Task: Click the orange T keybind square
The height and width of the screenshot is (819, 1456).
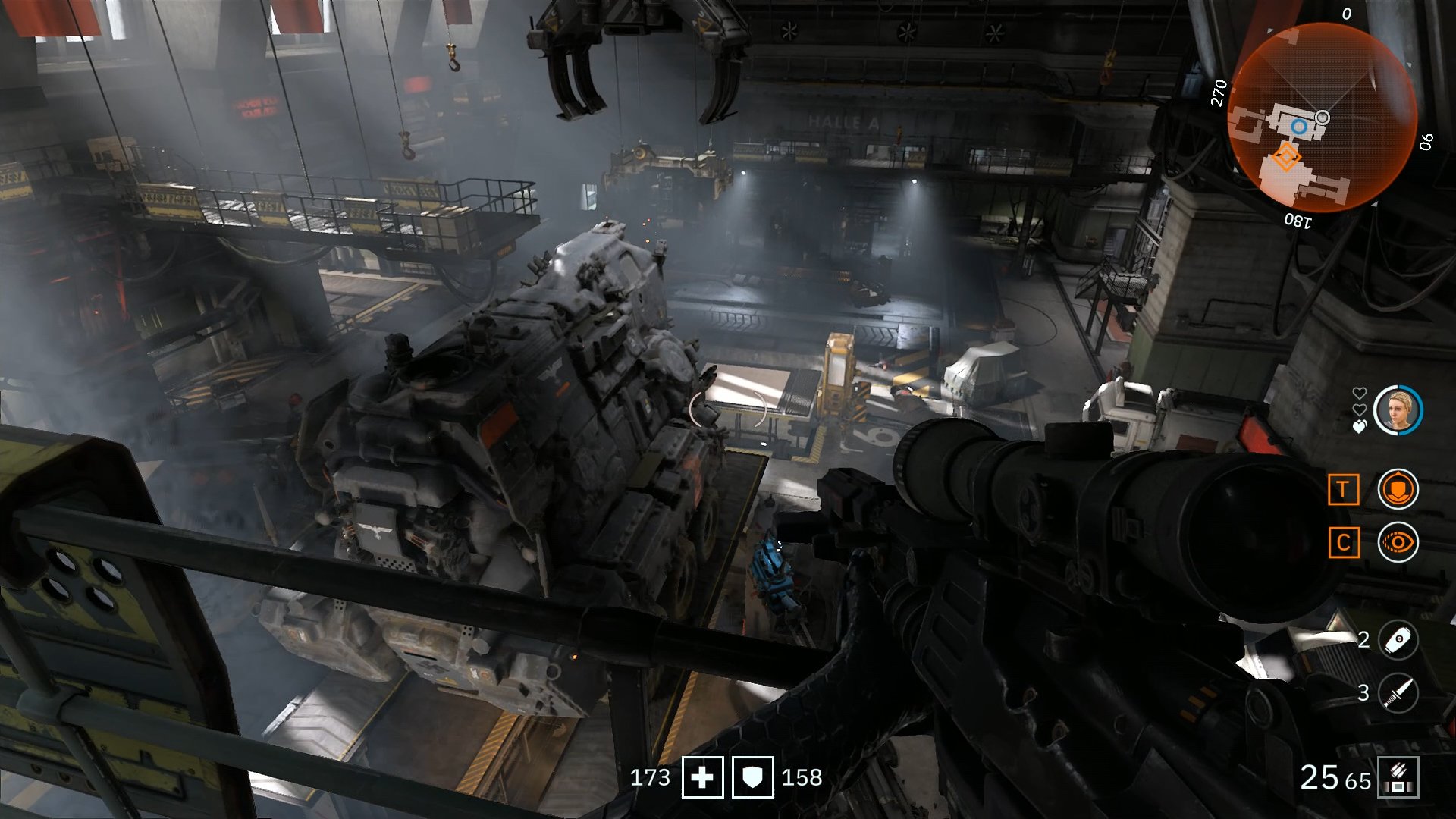Action: 1344,489
